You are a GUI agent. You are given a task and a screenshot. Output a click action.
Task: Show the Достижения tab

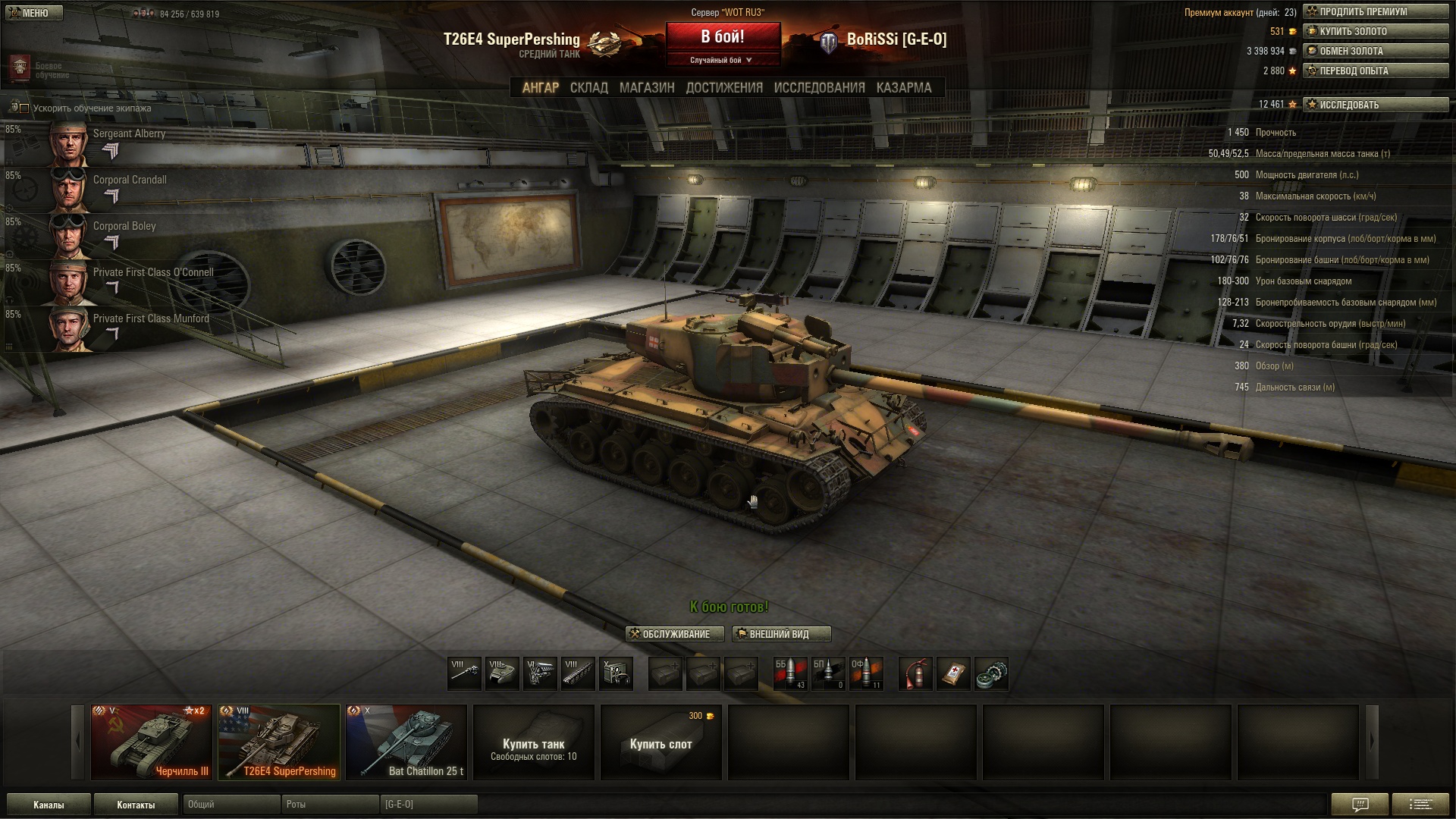pos(724,88)
